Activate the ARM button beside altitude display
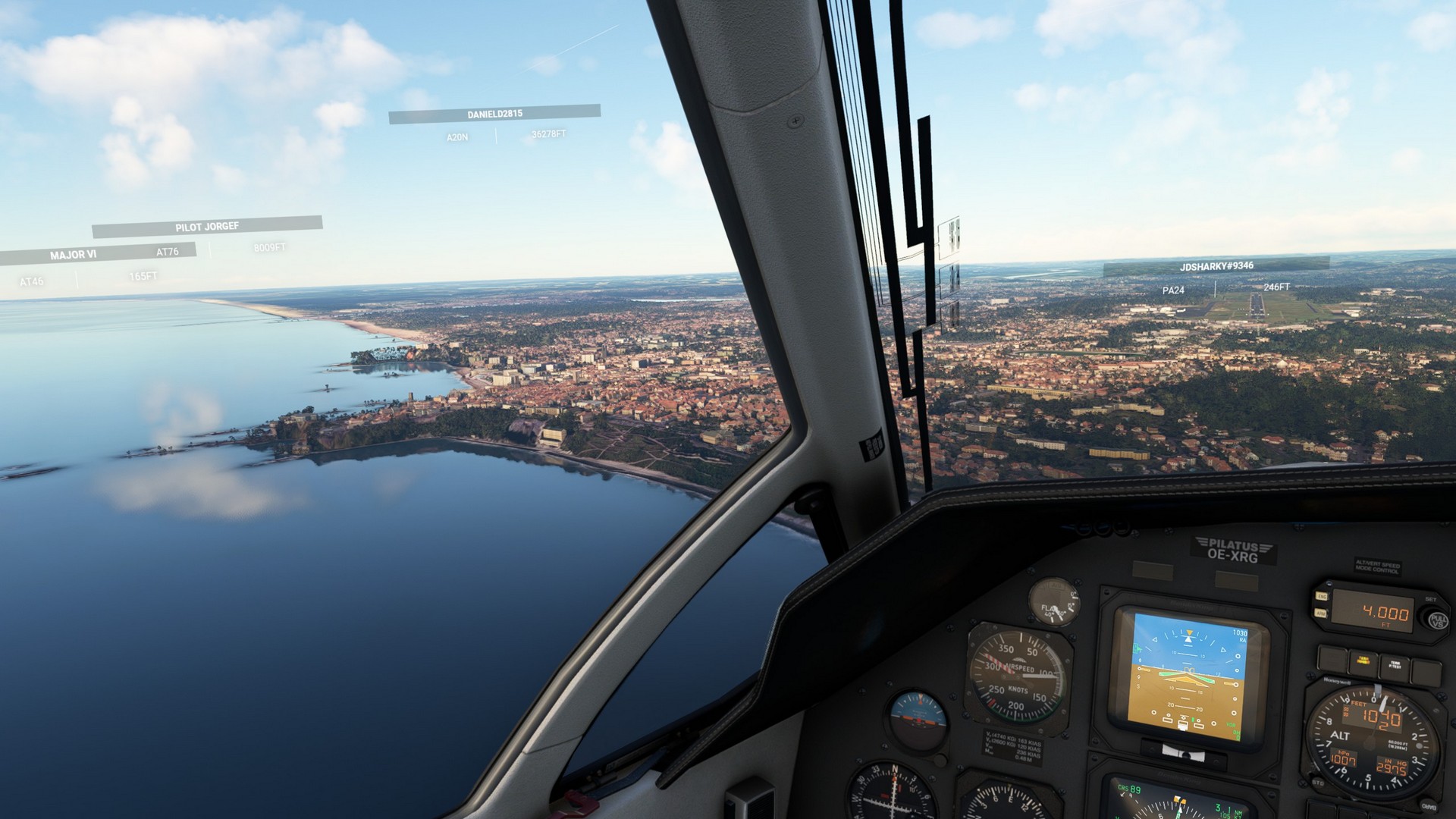 pyautogui.click(x=1320, y=613)
